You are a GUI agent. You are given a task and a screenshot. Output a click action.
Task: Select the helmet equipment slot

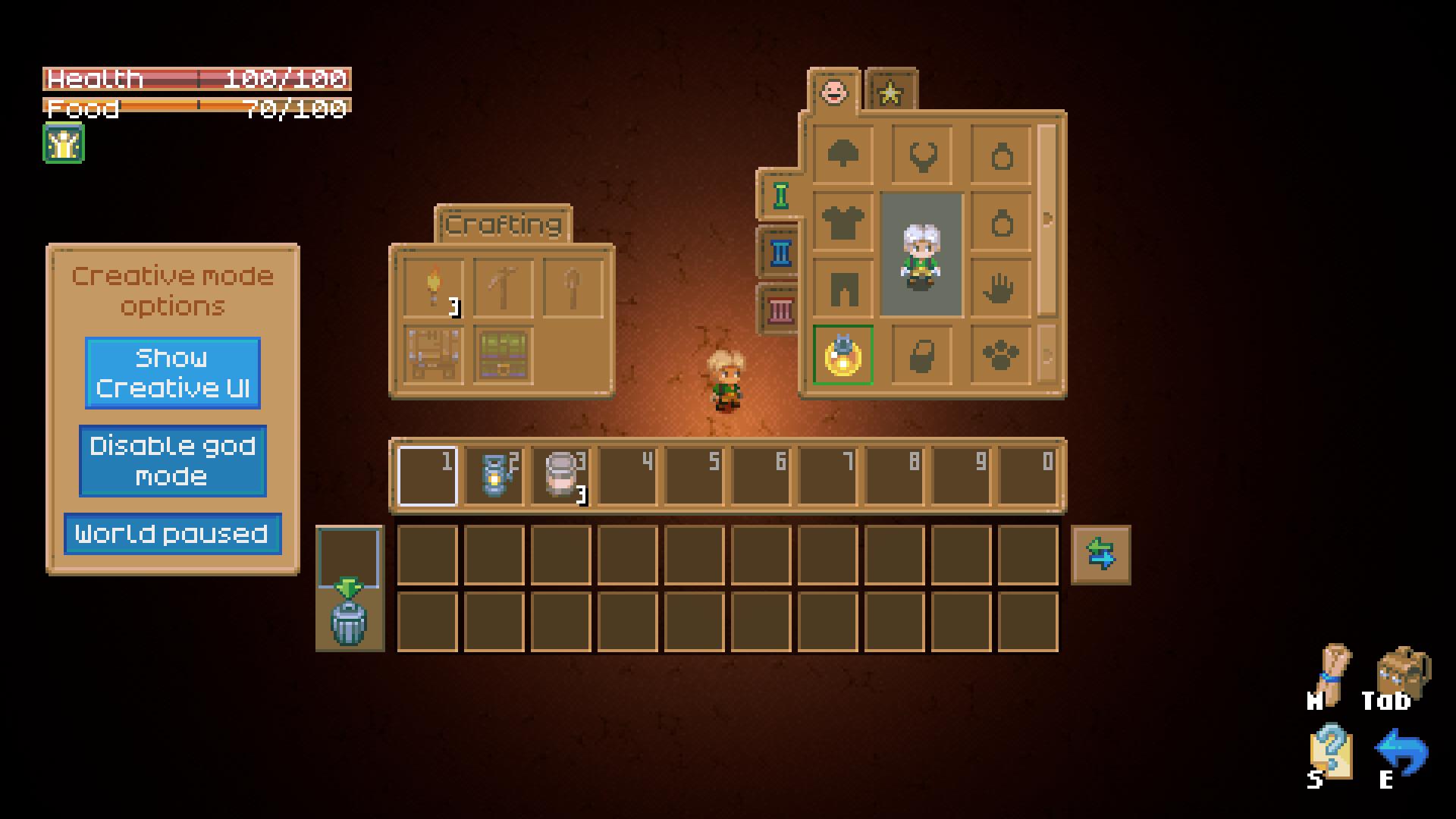843,155
